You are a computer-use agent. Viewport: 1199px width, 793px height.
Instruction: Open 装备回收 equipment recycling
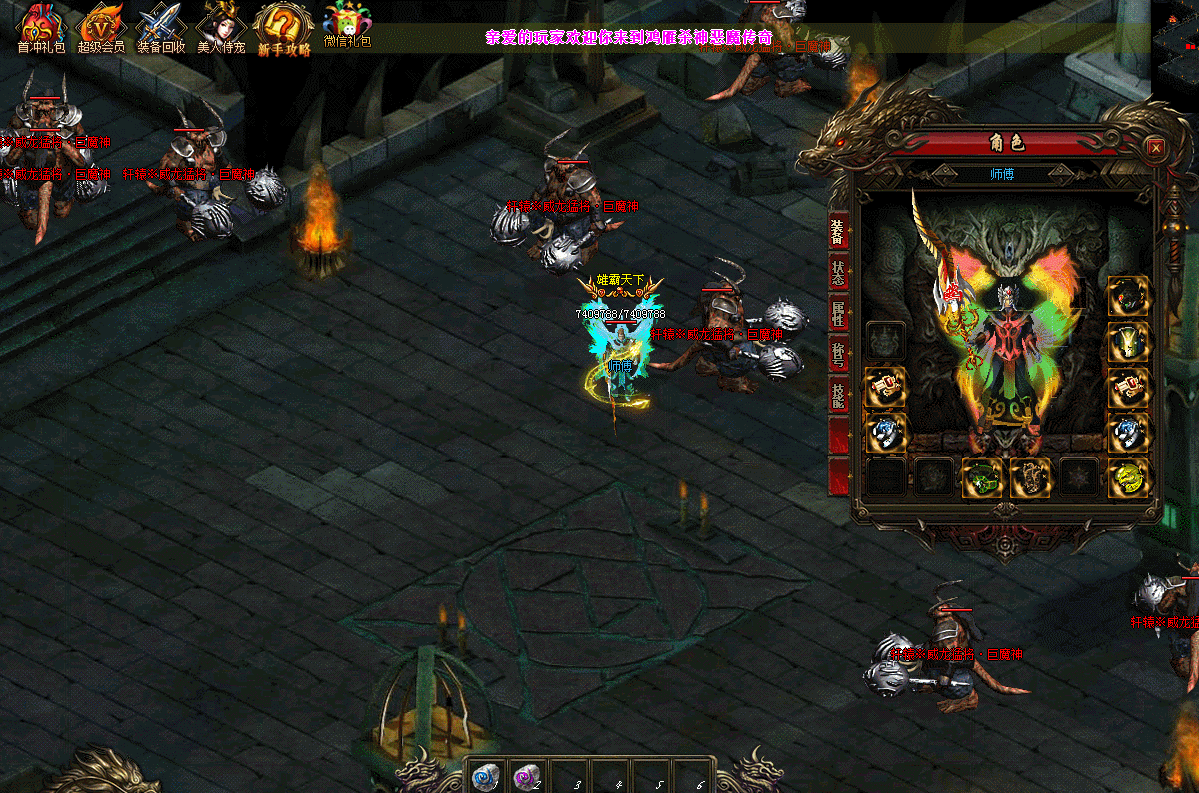pos(161,28)
